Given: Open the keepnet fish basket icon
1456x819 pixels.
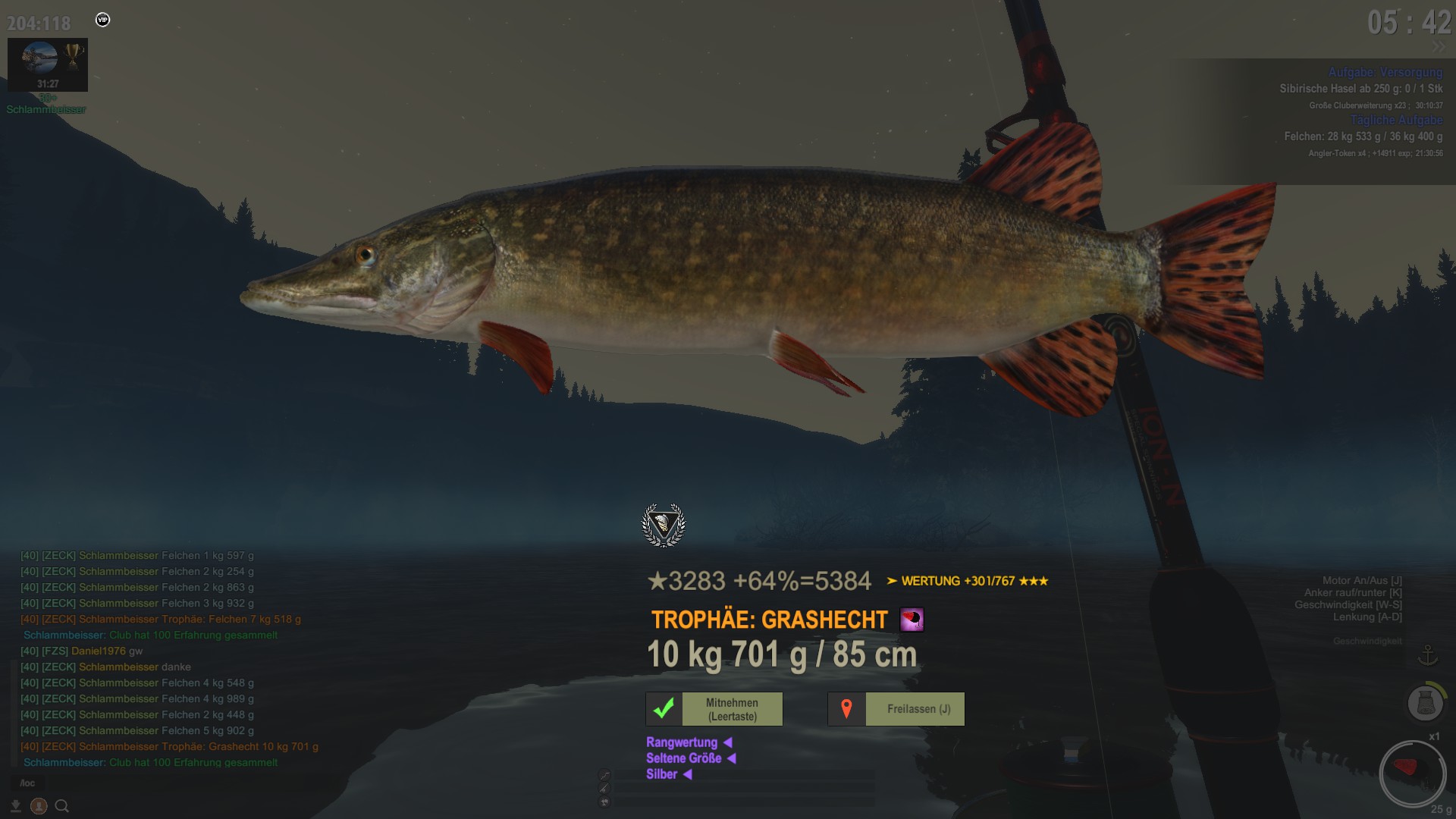Looking at the screenshot, I should pyautogui.click(x=1425, y=703).
